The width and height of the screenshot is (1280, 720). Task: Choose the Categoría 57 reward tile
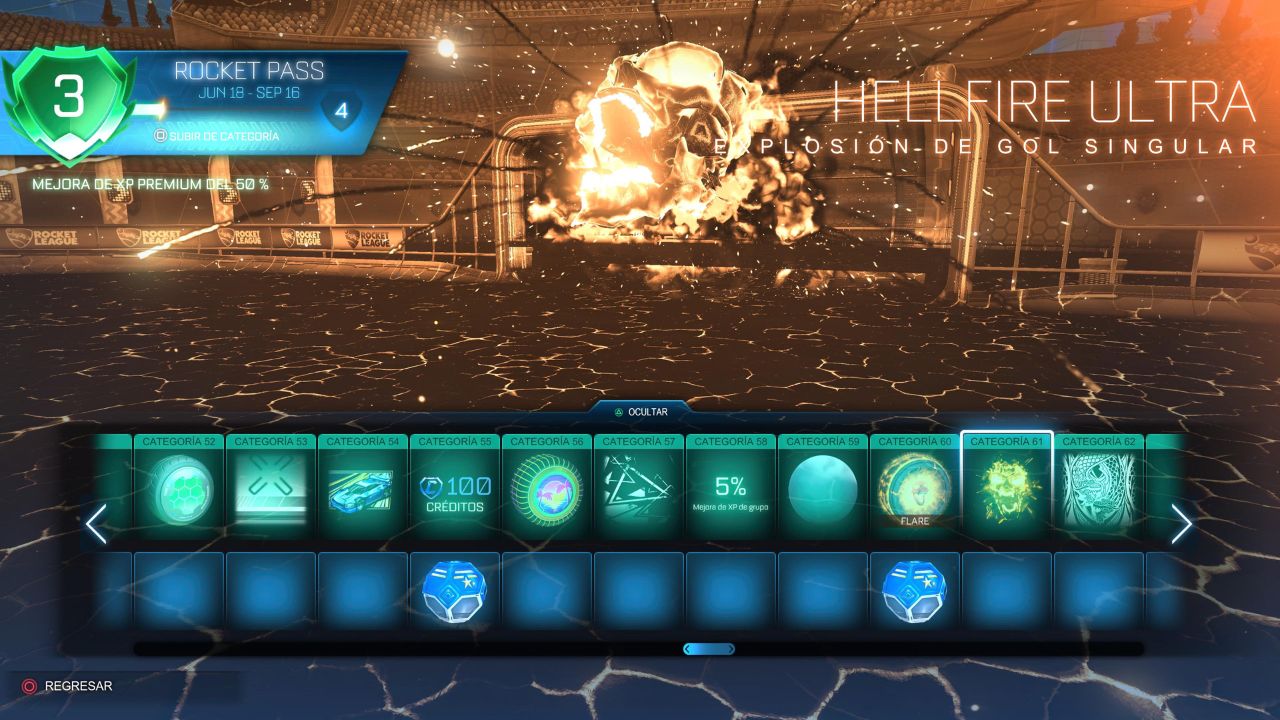pos(639,490)
